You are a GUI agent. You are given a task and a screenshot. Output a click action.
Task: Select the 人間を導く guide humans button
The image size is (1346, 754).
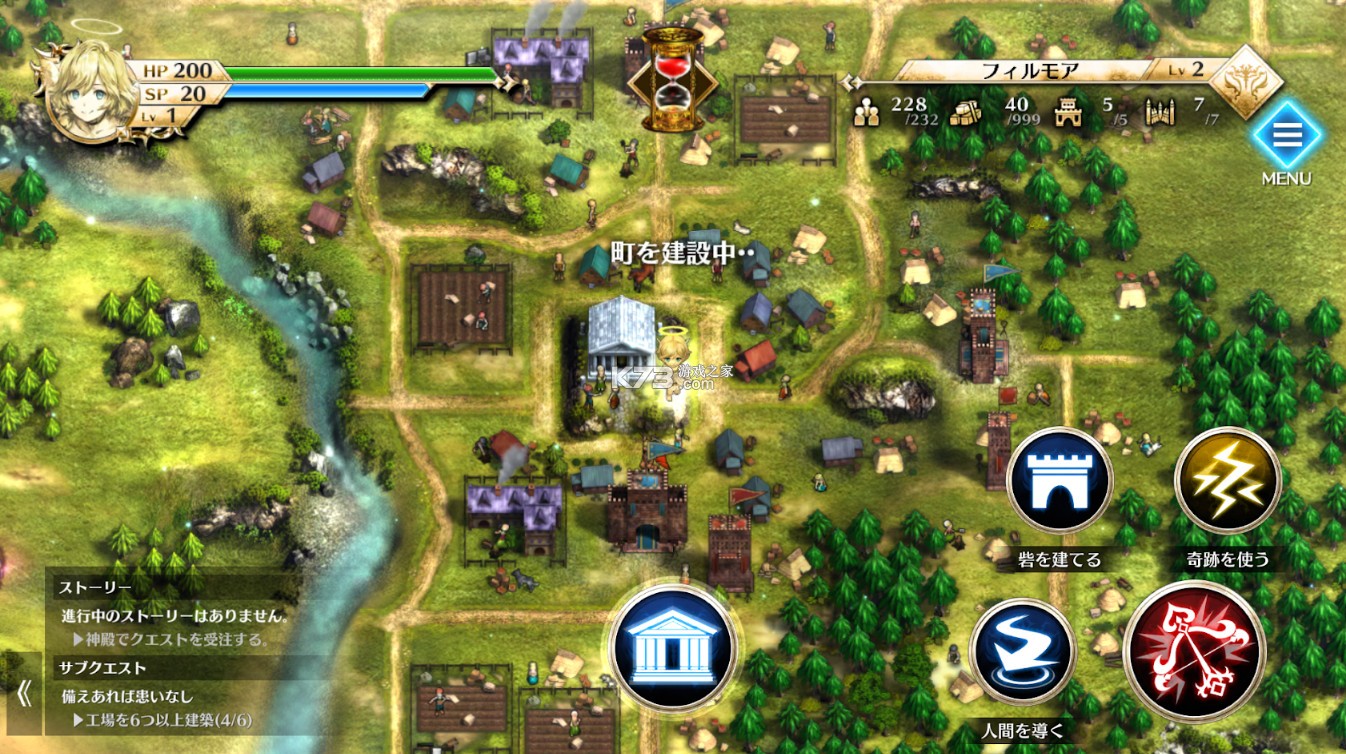[1022, 651]
